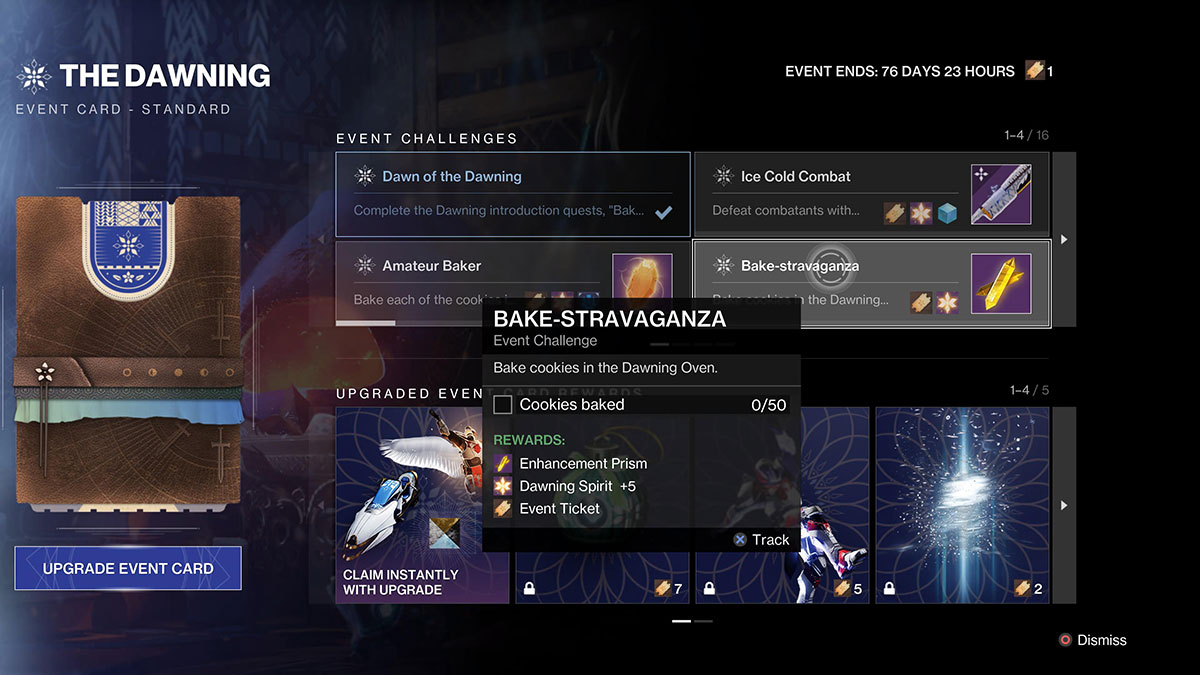Open the Ice Cold Combat challenge
Viewport: 1200px width, 675px height.
(871, 194)
